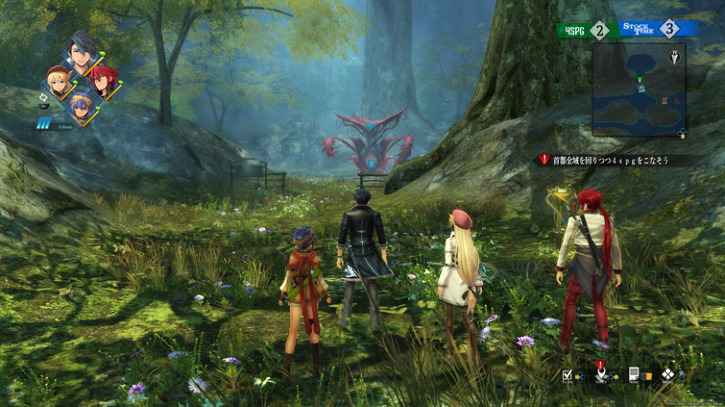Open the Note notebook icon
Screen dimensions: 725x407
[633, 376]
